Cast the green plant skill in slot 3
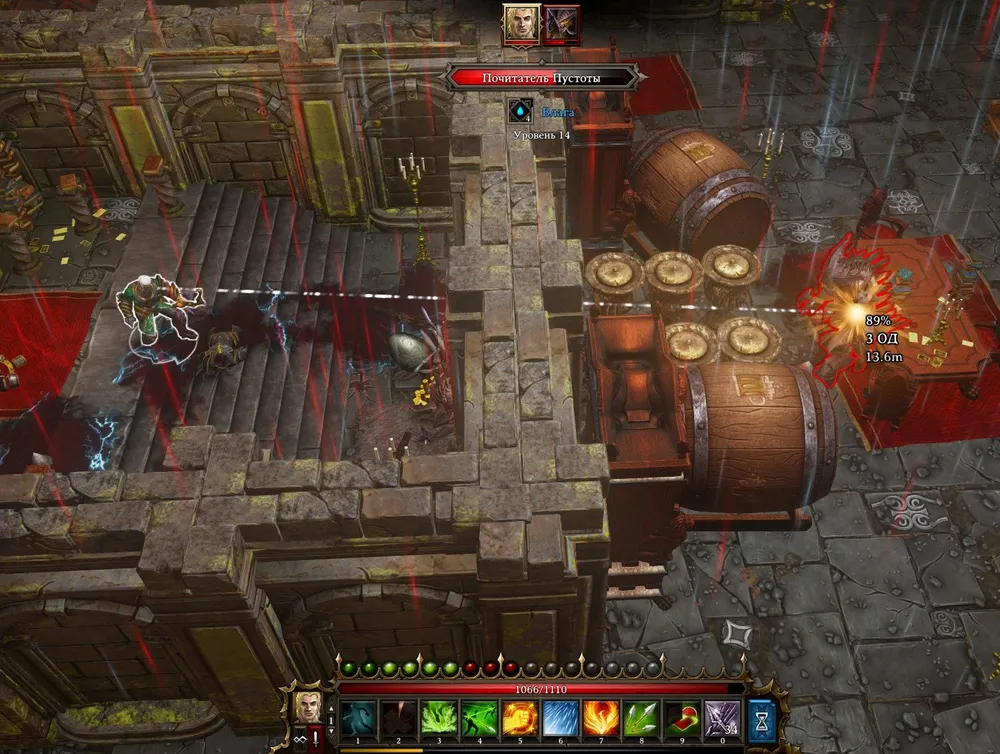 441,719
